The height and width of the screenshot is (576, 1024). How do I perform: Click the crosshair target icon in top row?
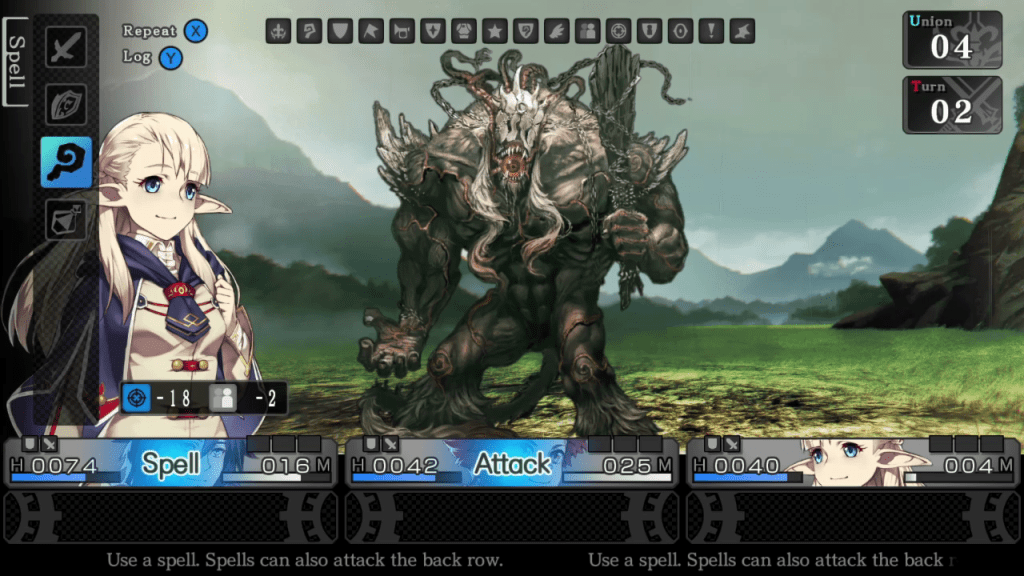pyautogui.click(x=618, y=31)
